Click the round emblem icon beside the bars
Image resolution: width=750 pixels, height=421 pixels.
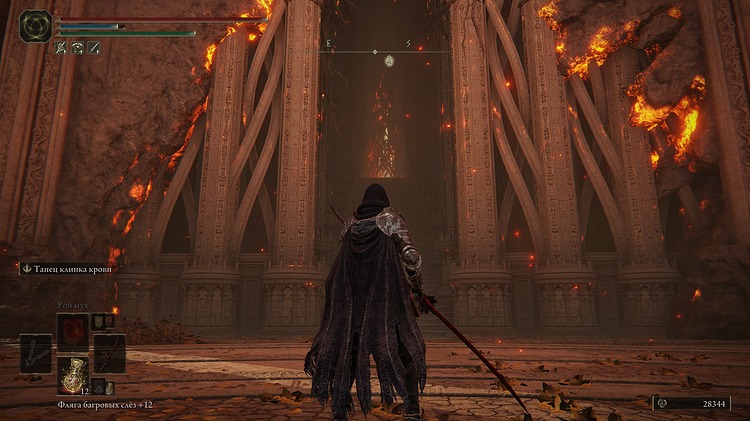(x=36, y=25)
